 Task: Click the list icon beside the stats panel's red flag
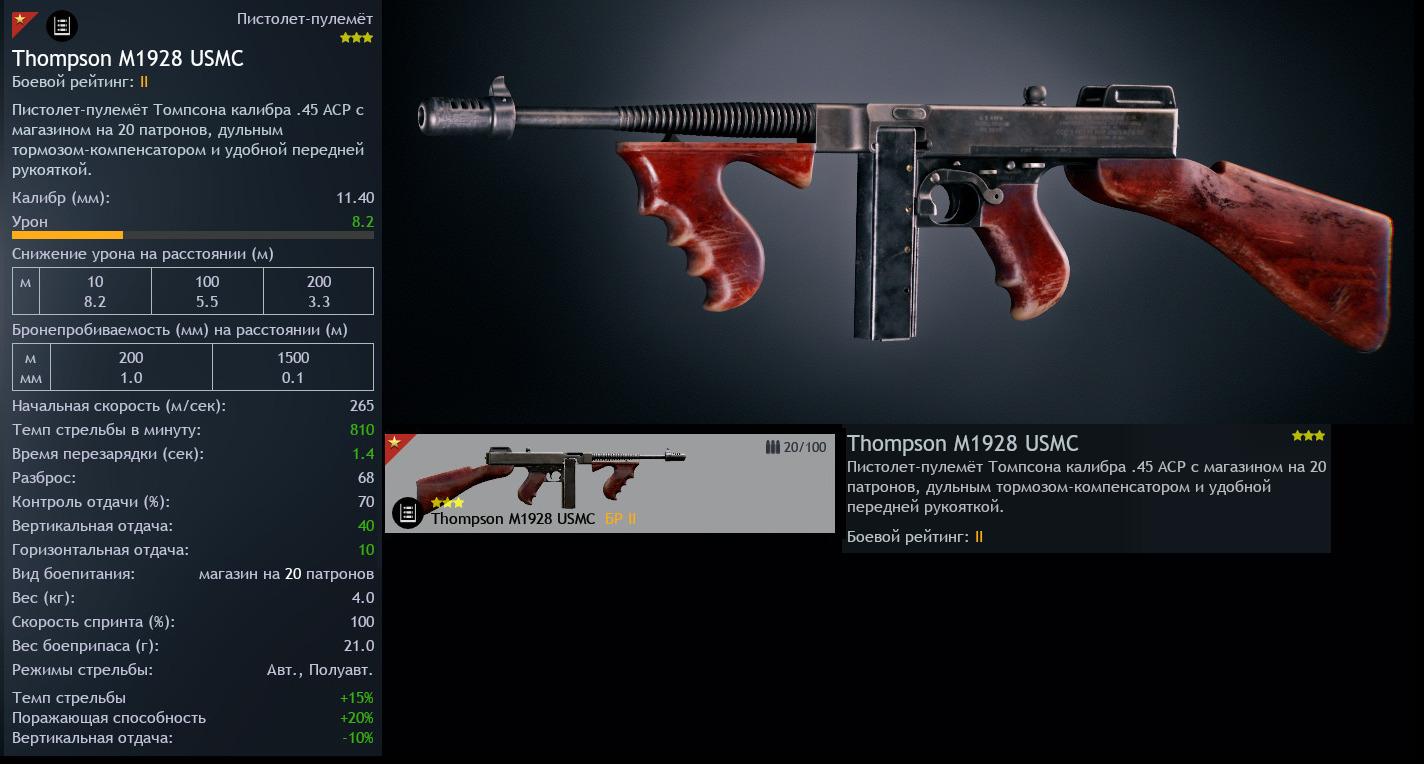pyautogui.click(x=62, y=26)
